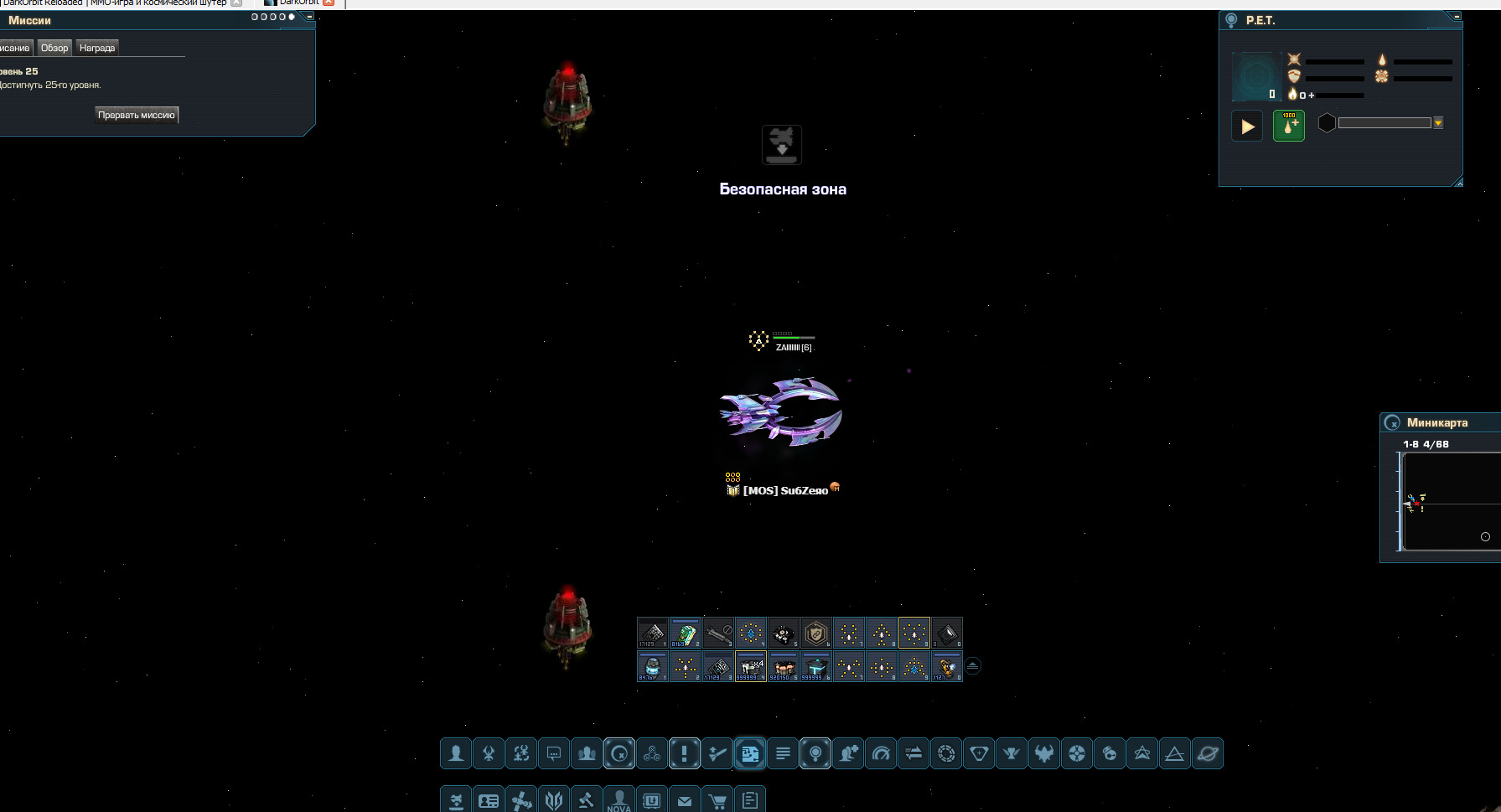Open the "Награда" reward tab
The width and height of the screenshot is (1501, 812).
pyautogui.click(x=97, y=48)
